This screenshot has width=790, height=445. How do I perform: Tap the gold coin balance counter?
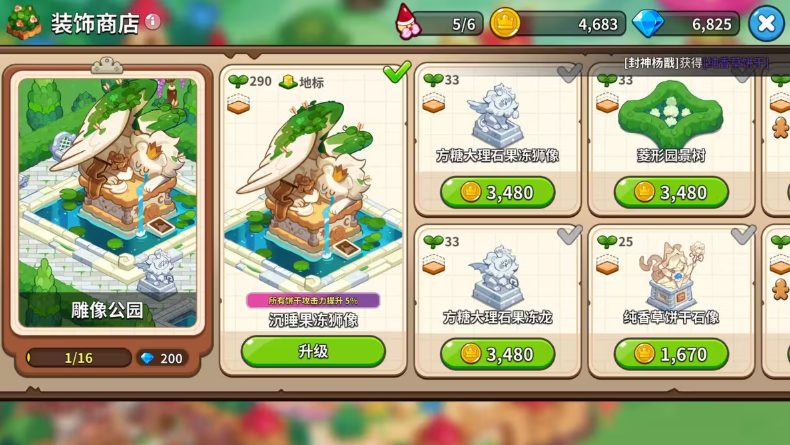click(560, 23)
